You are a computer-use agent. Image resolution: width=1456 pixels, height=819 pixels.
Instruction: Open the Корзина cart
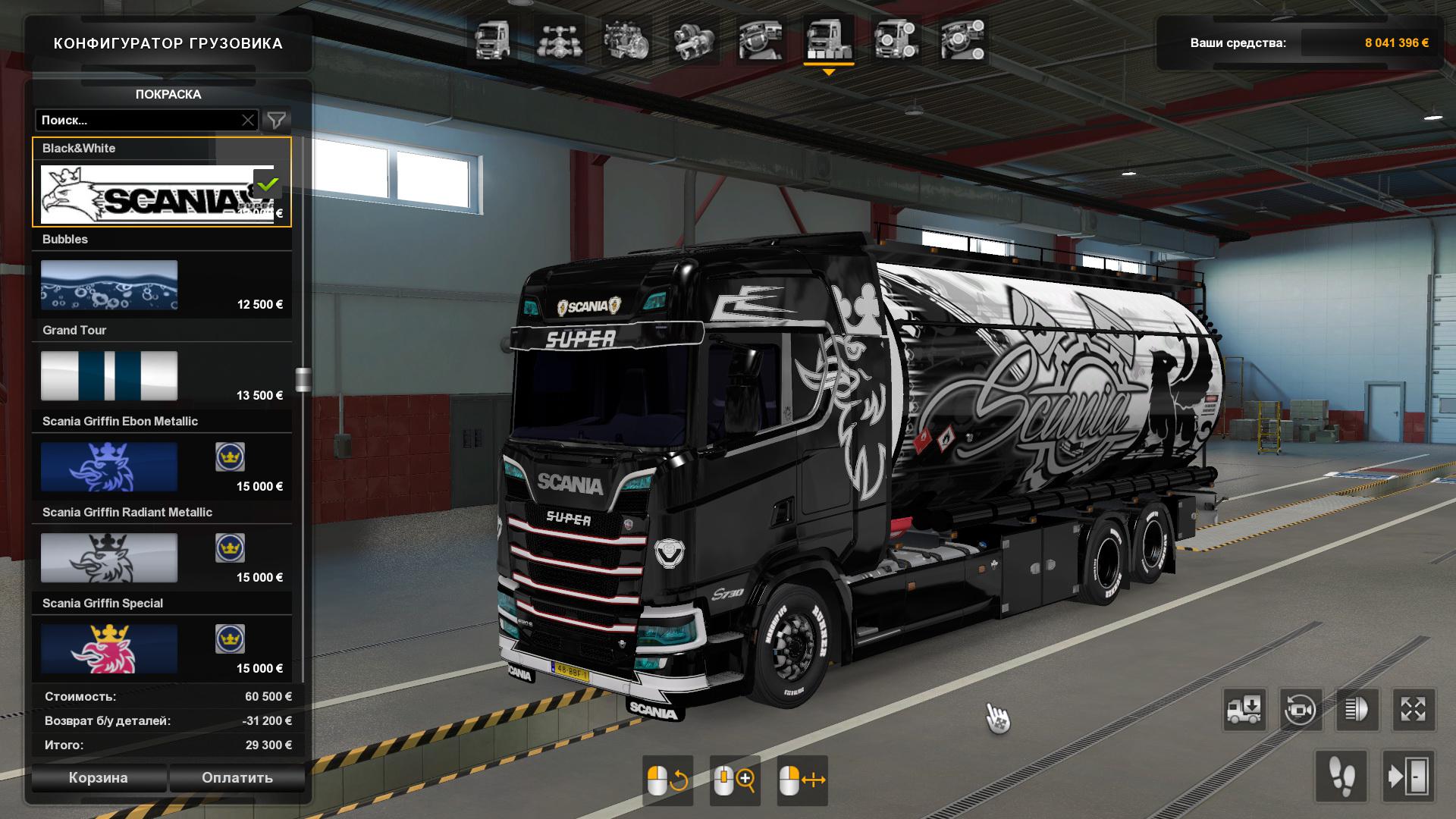[x=98, y=777]
